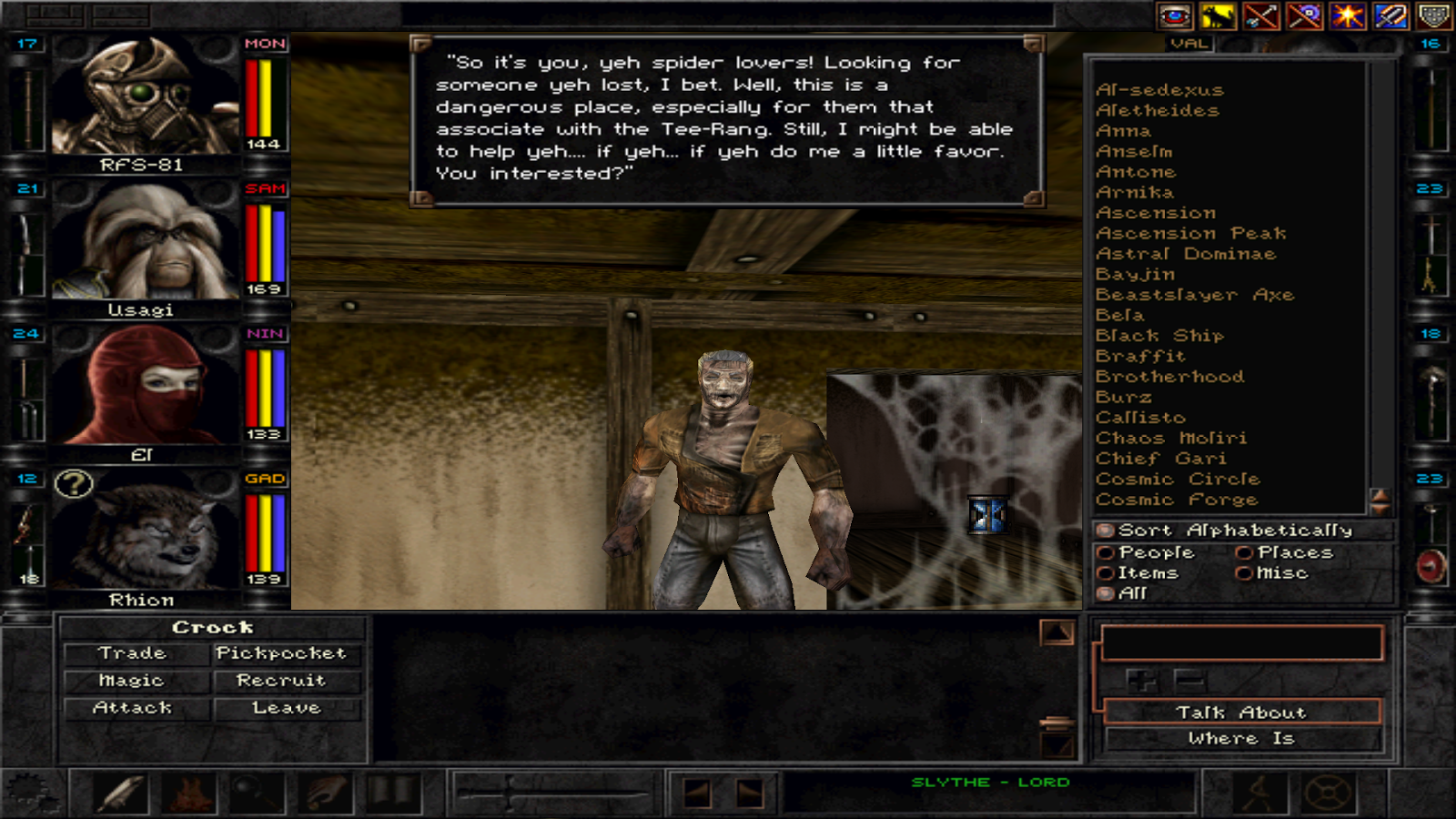Click the plus stepper under the input field
This screenshot has height=819, width=1456.
point(1141,680)
